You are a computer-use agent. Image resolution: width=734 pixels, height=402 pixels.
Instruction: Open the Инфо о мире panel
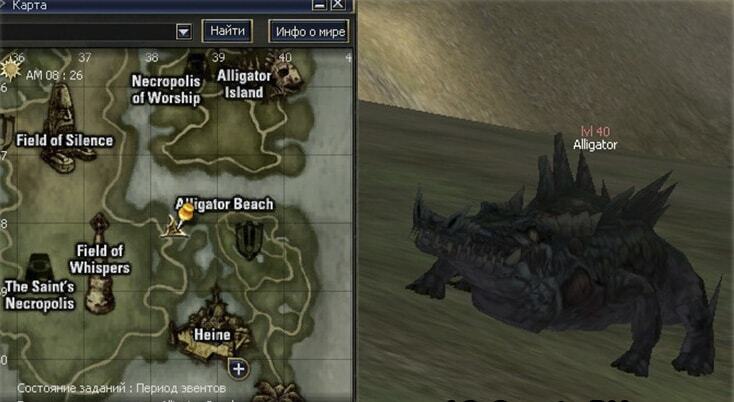click(x=309, y=31)
